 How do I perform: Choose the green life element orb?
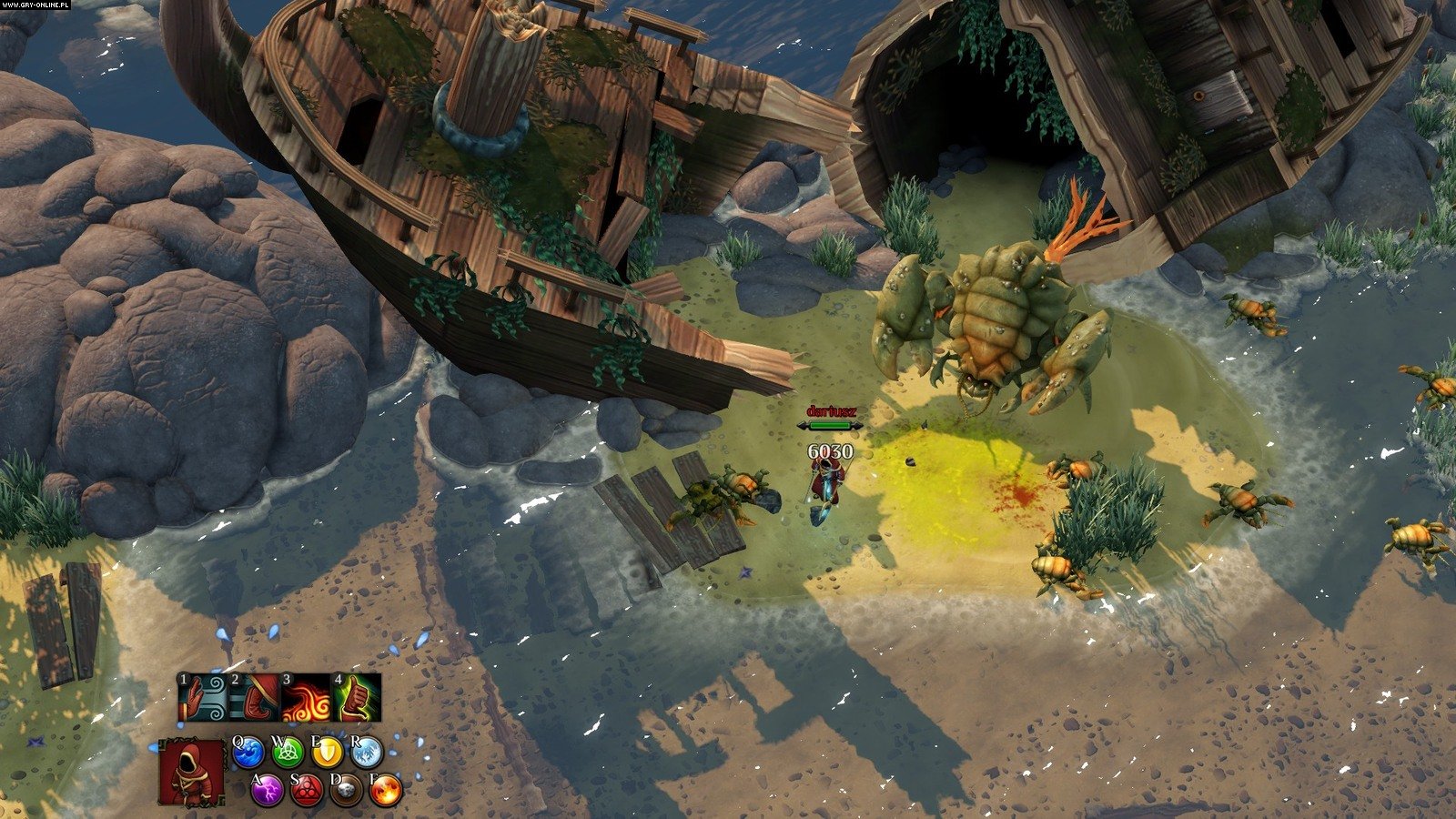288,752
